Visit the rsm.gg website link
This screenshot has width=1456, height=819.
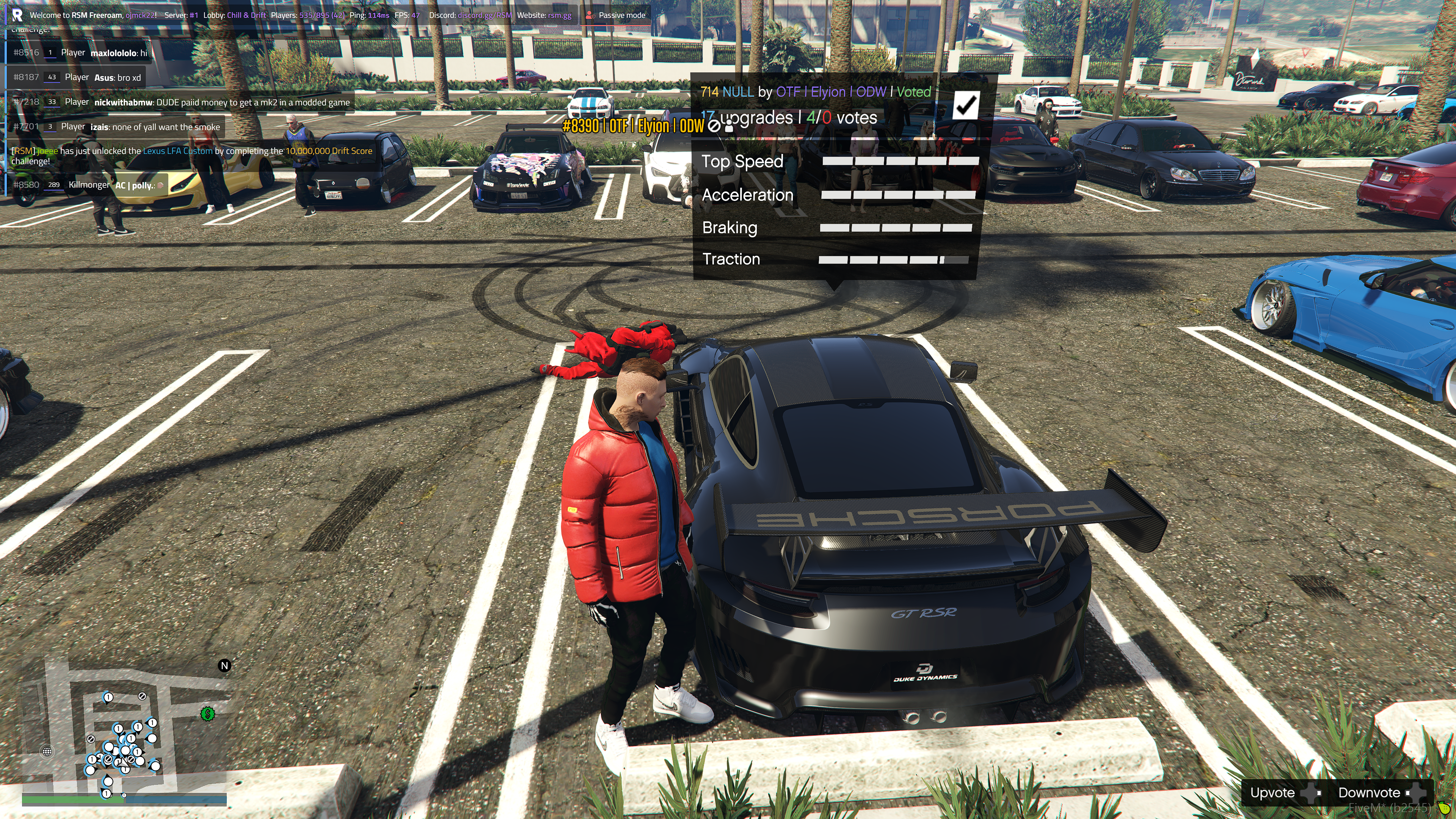559,15
